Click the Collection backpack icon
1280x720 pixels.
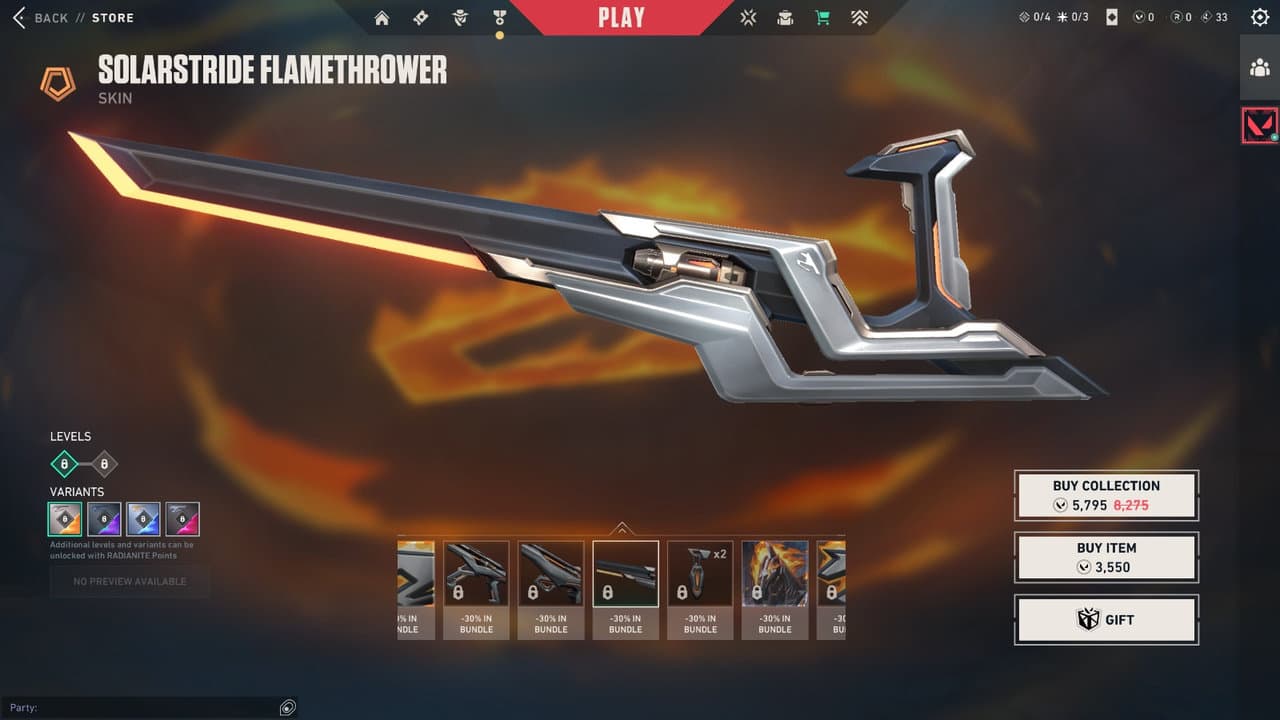click(x=785, y=17)
